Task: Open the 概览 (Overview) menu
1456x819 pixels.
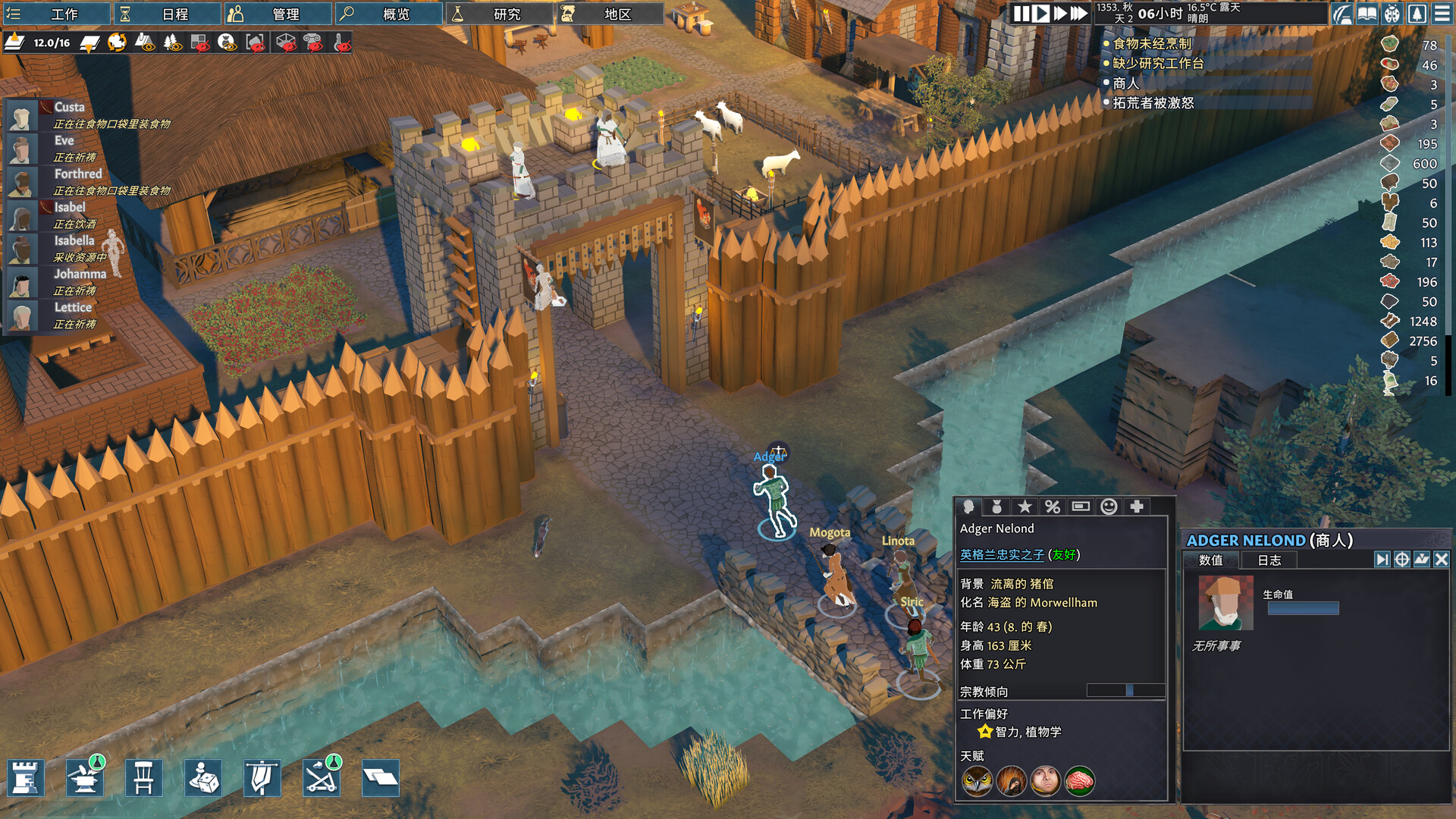Action: click(x=388, y=14)
